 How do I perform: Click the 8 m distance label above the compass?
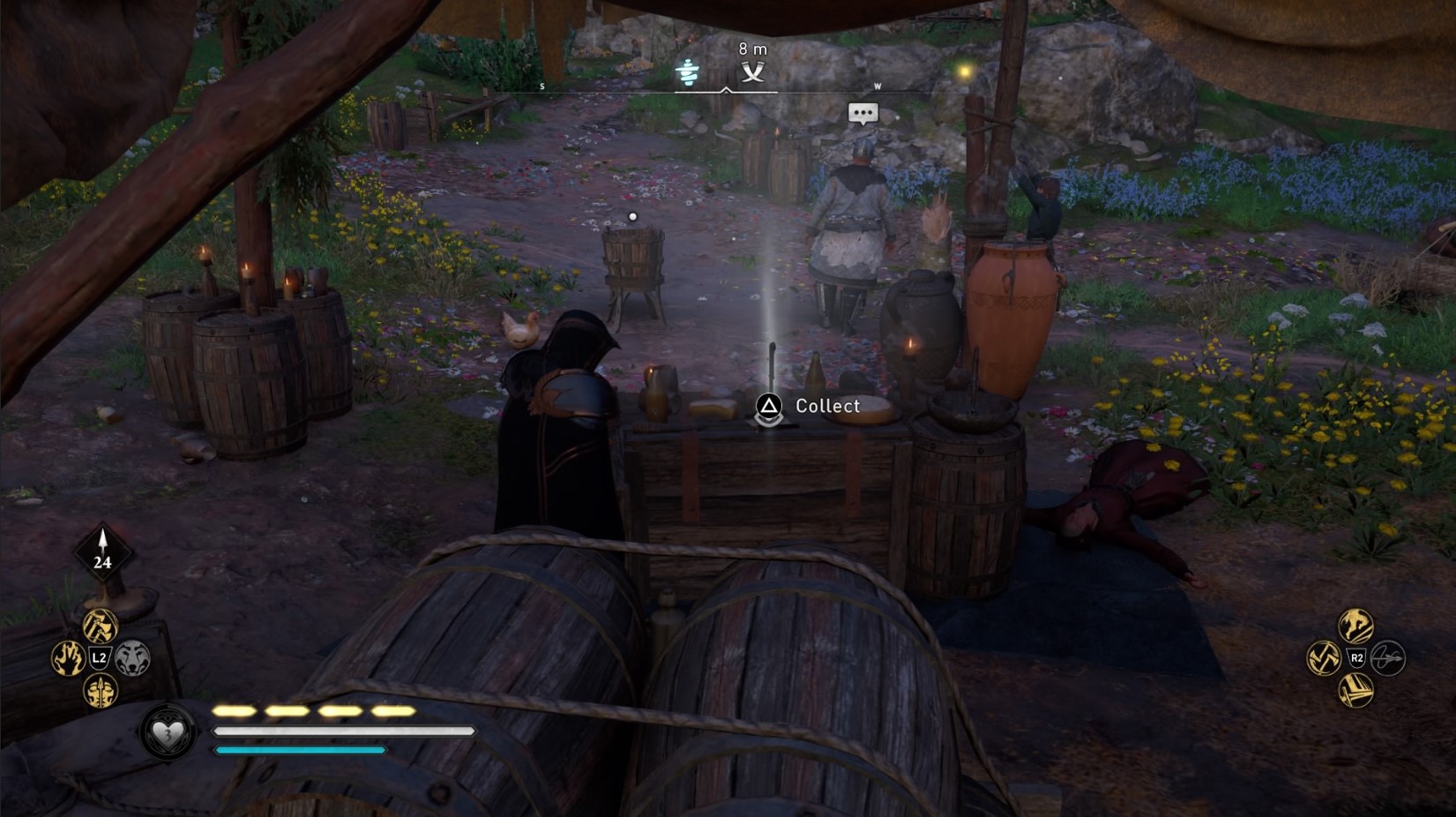(x=750, y=49)
